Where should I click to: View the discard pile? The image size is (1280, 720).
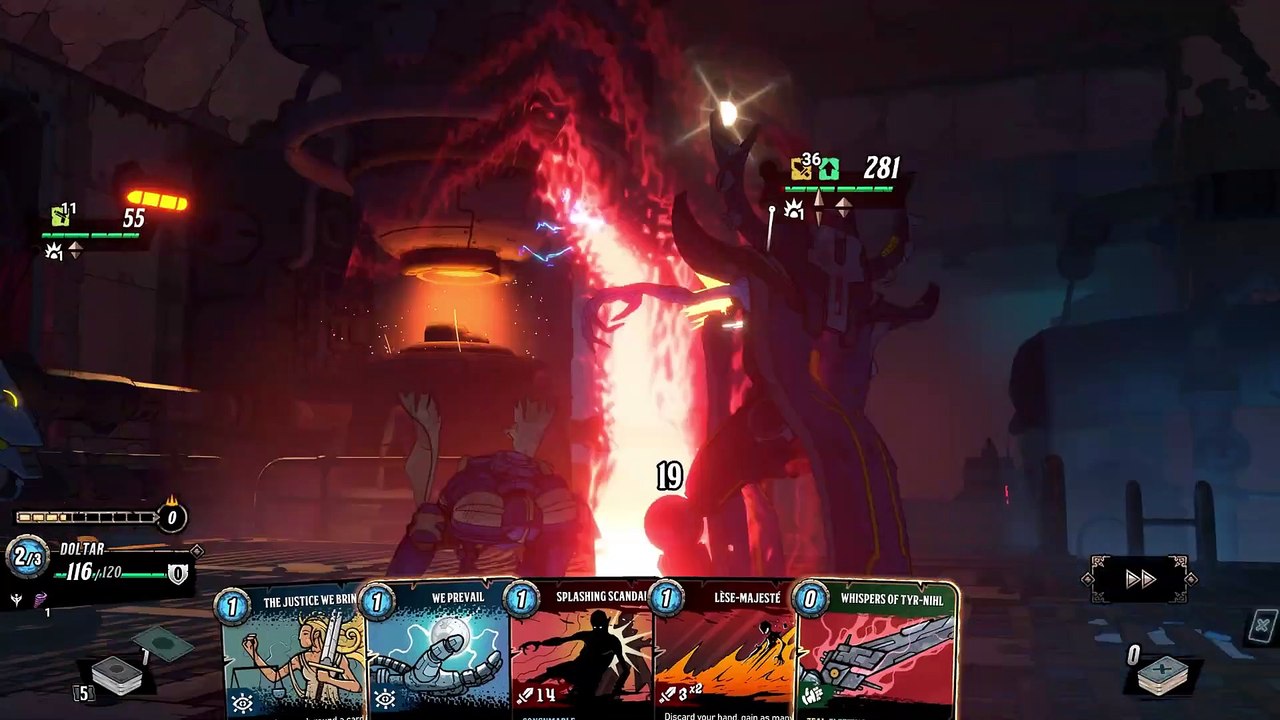pyautogui.click(x=1161, y=675)
